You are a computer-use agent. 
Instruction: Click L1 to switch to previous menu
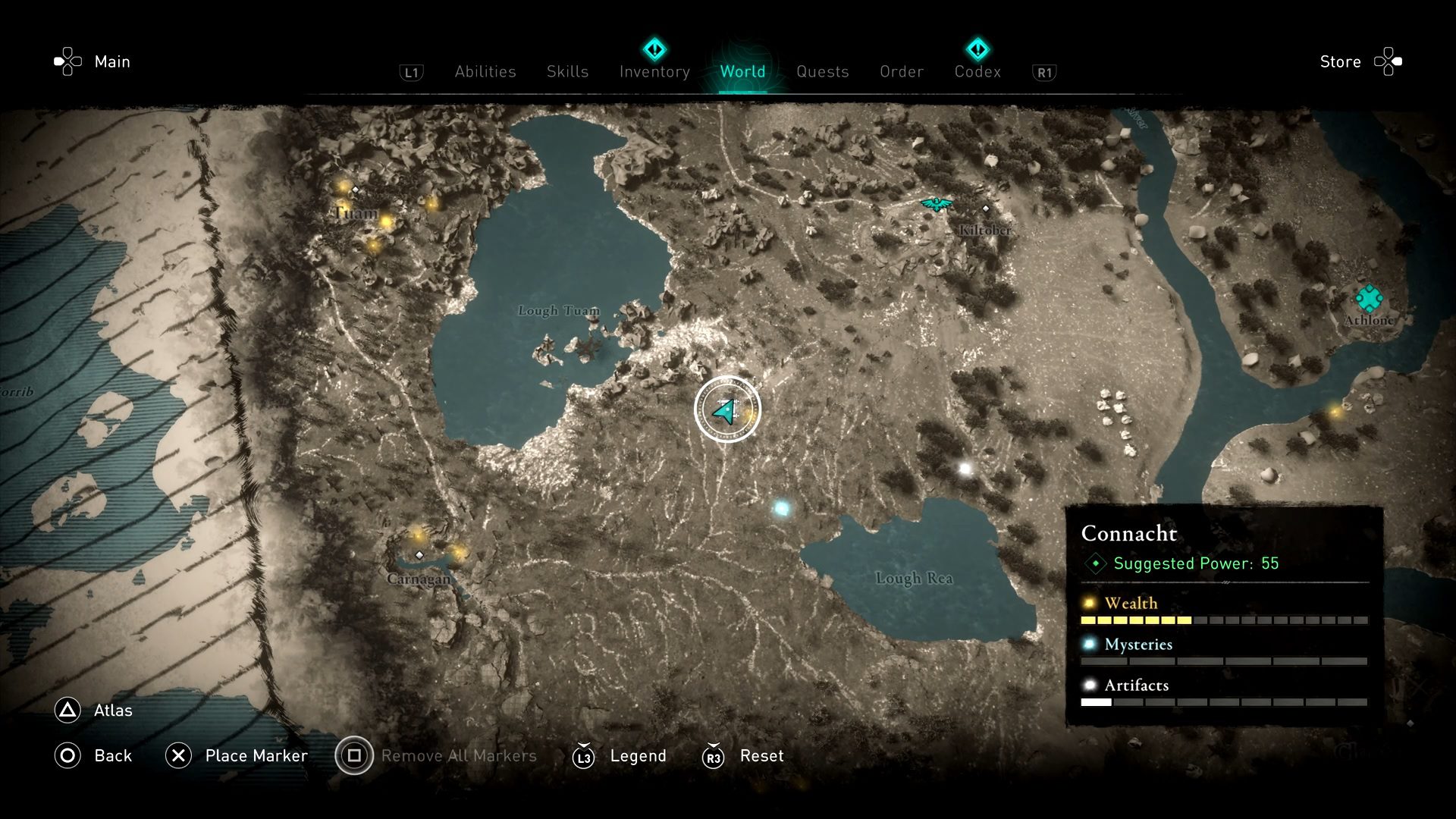coord(410,72)
